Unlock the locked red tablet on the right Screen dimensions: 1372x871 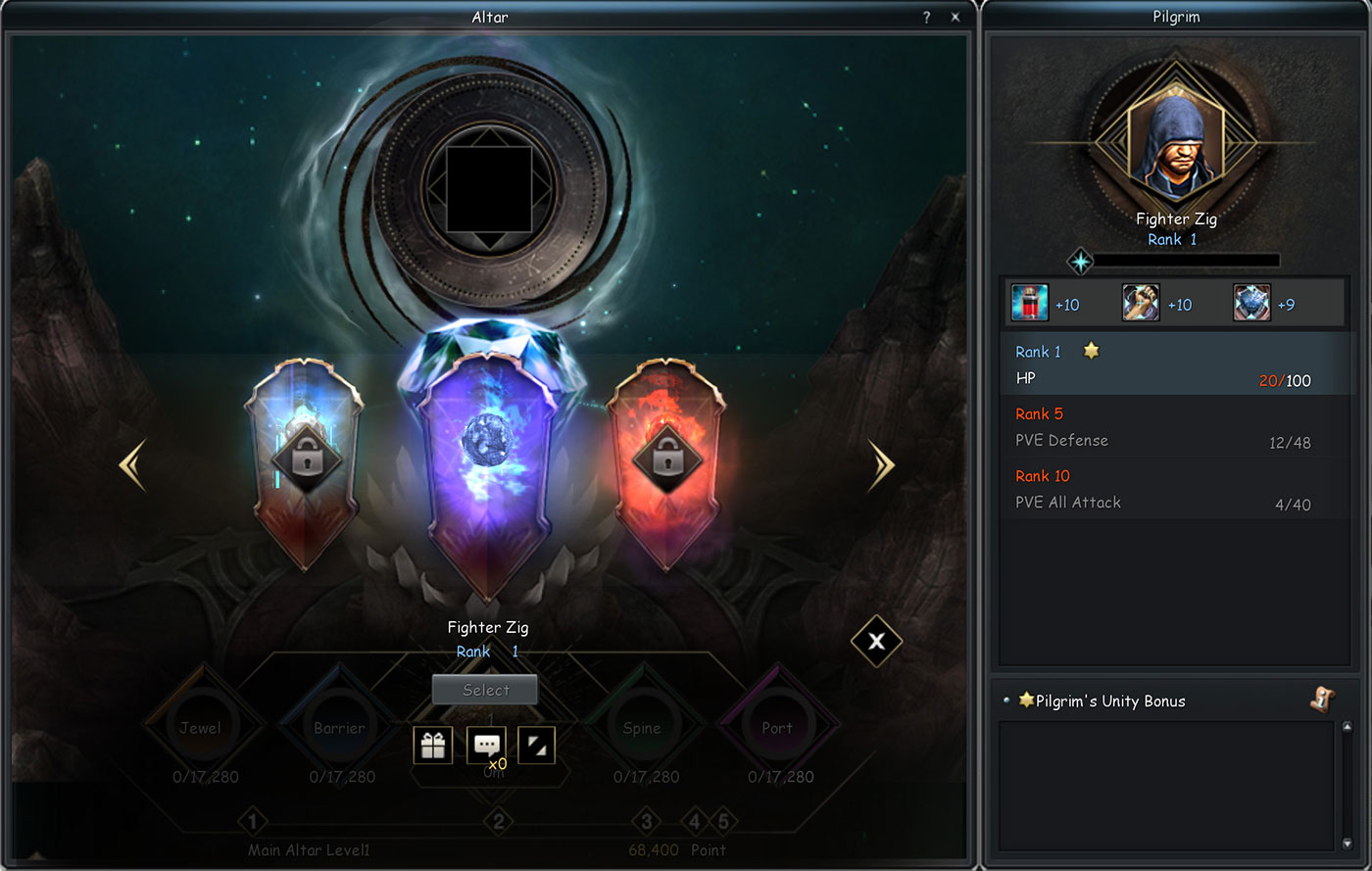(668, 459)
